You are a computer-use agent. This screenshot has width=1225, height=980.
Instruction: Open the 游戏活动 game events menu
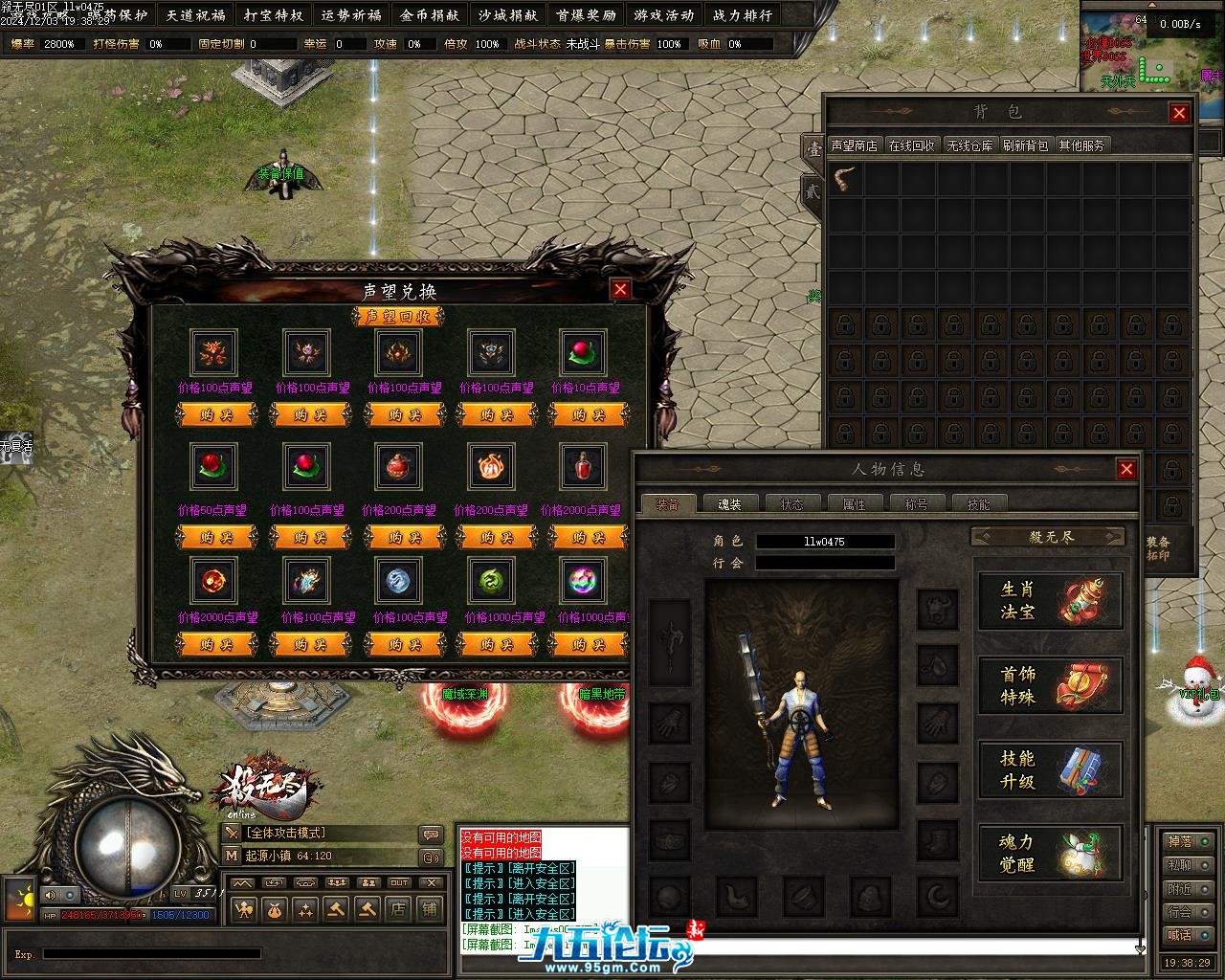click(x=663, y=15)
